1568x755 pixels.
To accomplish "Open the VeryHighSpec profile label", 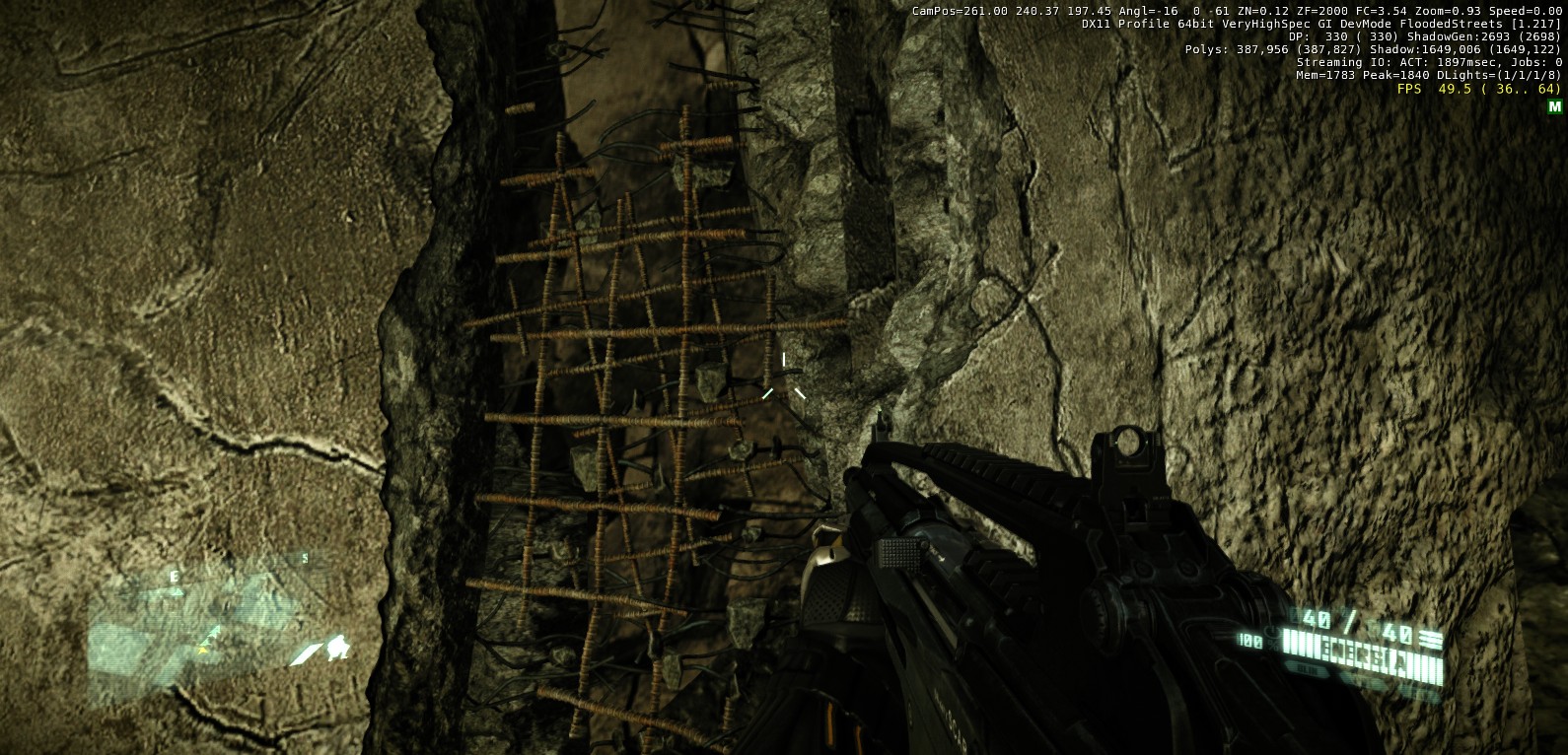I will (x=1267, y=25).
